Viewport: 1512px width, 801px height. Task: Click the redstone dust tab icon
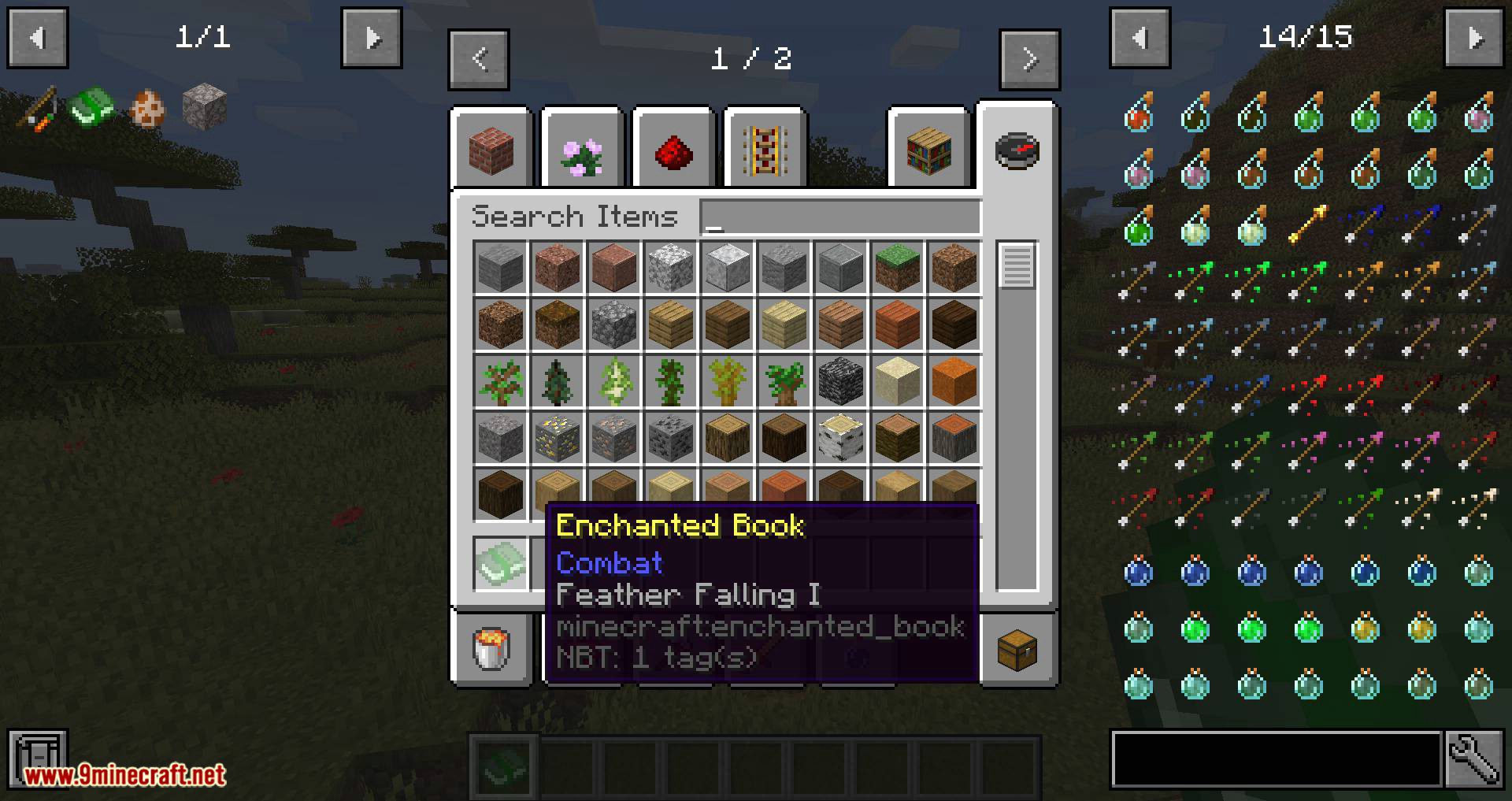(673, 150)
